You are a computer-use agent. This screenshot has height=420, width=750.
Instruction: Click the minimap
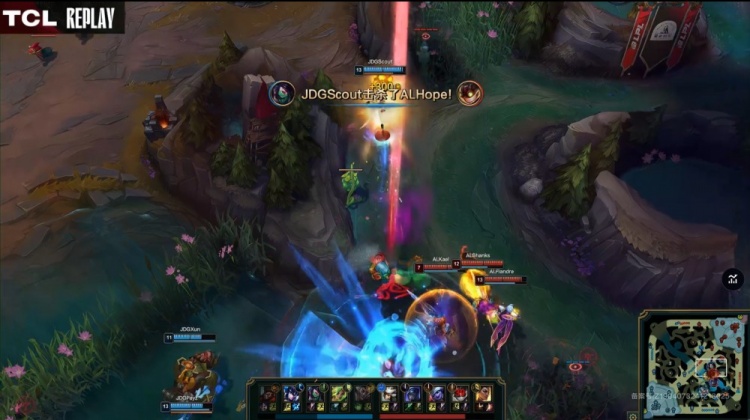pyautogui.click(x=694, y=365)
